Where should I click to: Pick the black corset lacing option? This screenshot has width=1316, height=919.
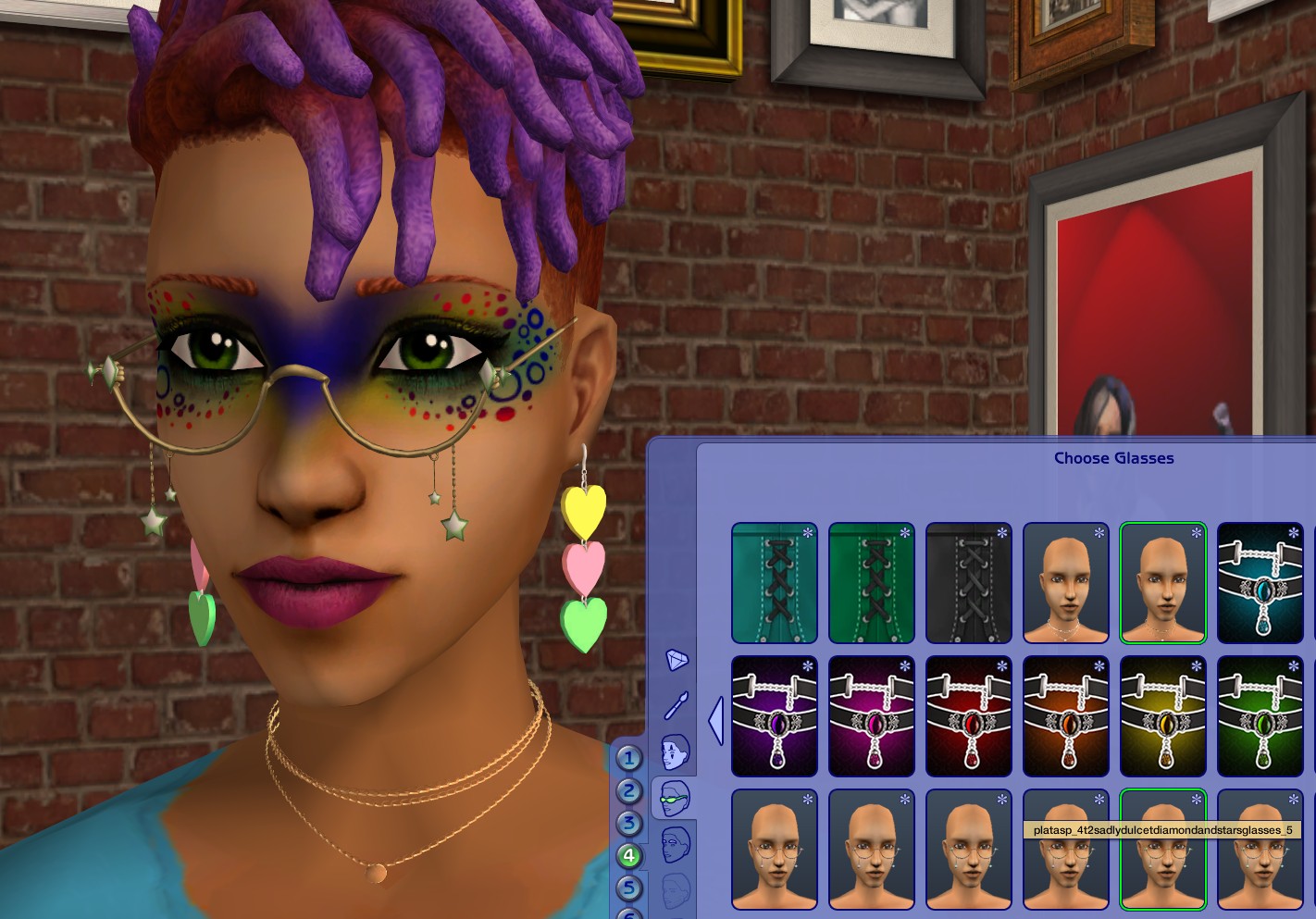point(968,582)
